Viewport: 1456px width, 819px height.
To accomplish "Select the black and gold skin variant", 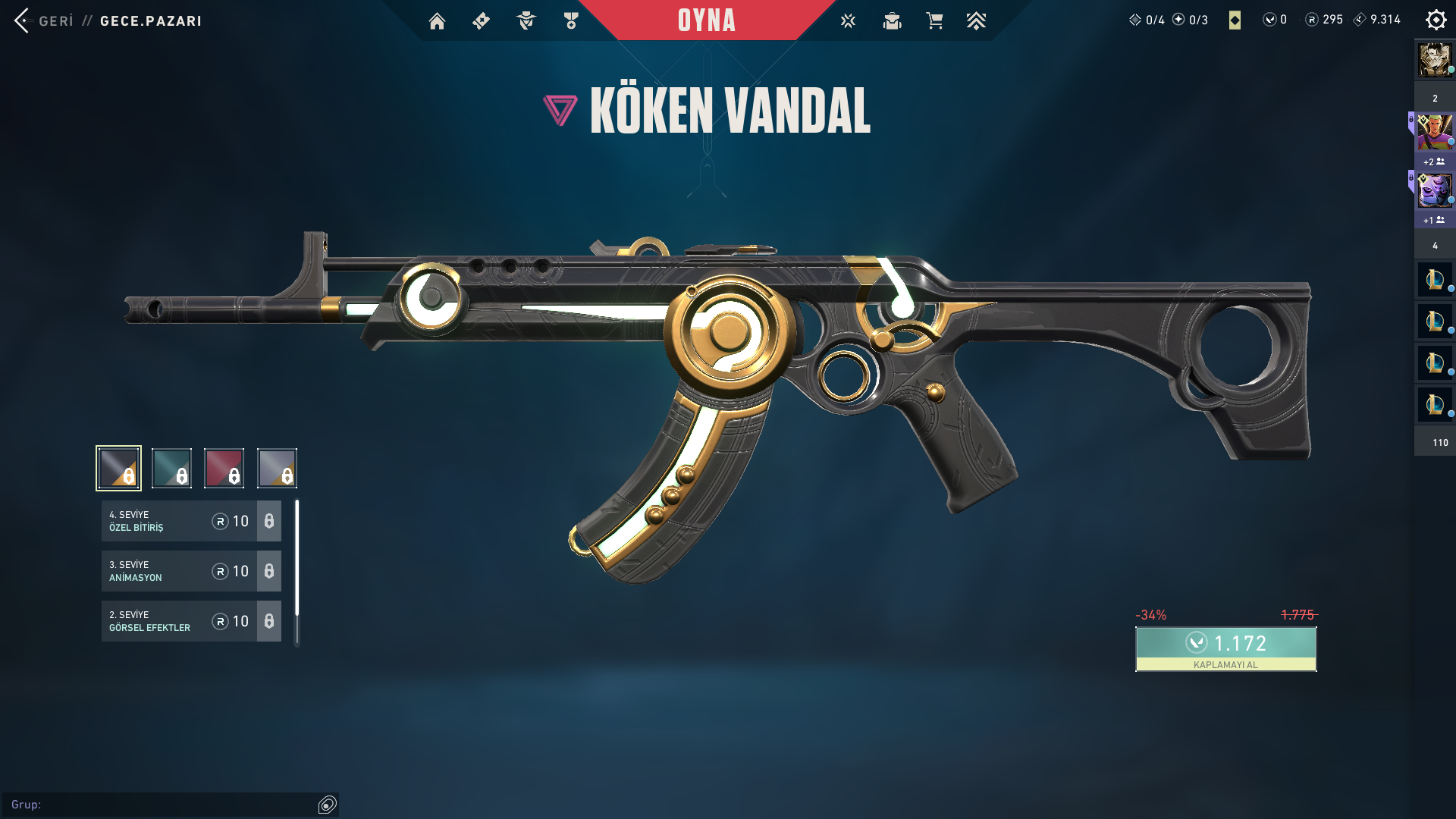I will coord(118,468).
